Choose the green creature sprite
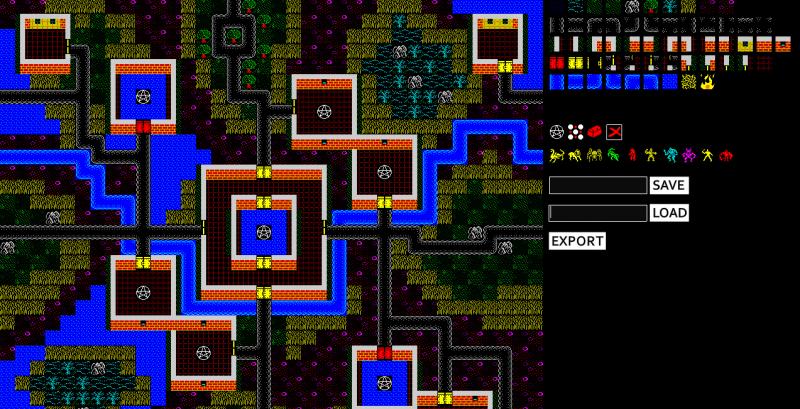Screen dimensions: 800x409 point(614,156)
